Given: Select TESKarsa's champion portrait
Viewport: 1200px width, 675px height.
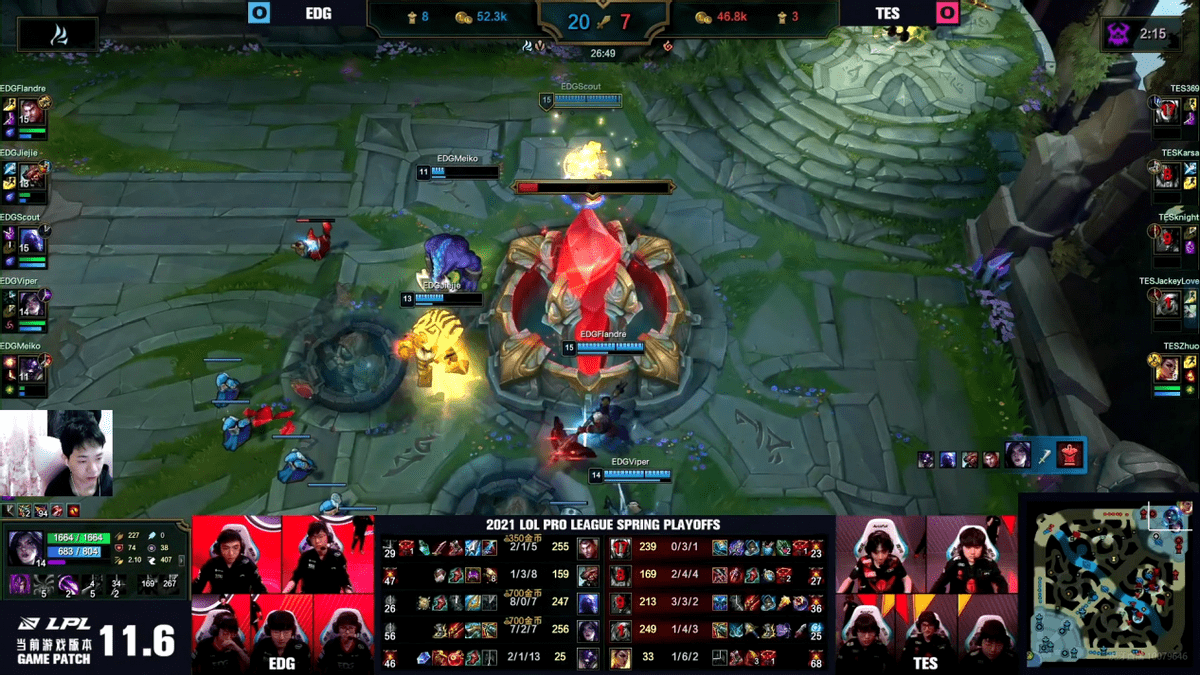Looking at the screenshot, I should click(x=1167, y=176).
